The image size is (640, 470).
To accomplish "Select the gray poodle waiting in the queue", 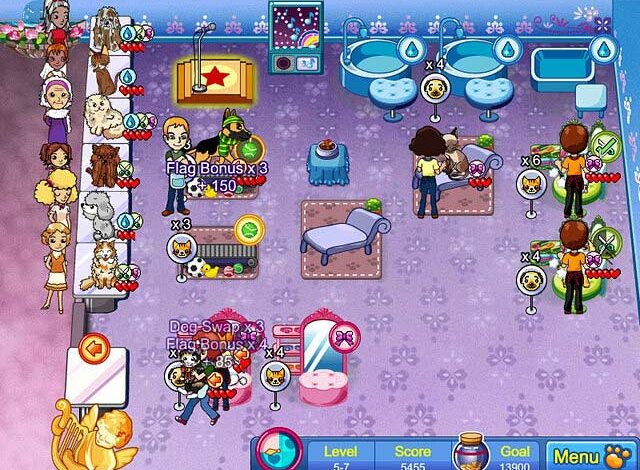I will (x=98, y=212).
